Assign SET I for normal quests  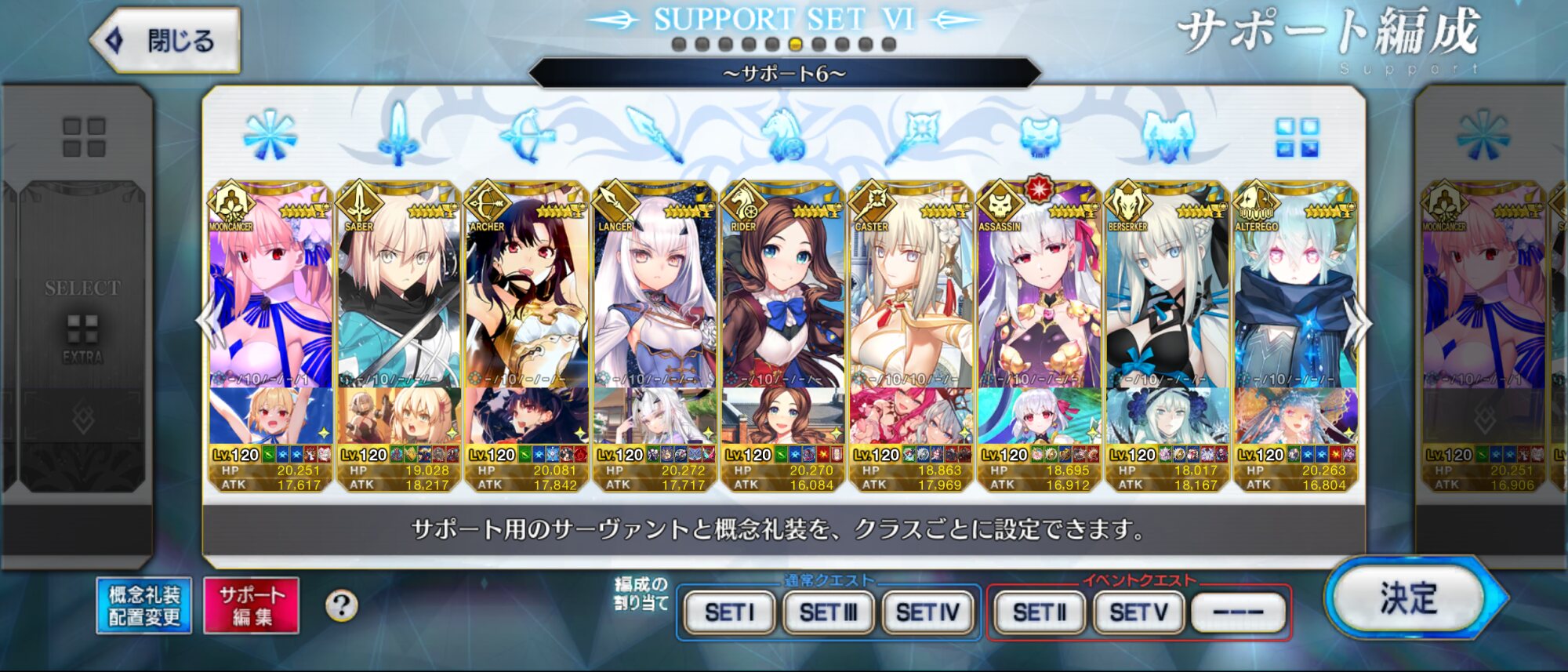coord(729,612)
